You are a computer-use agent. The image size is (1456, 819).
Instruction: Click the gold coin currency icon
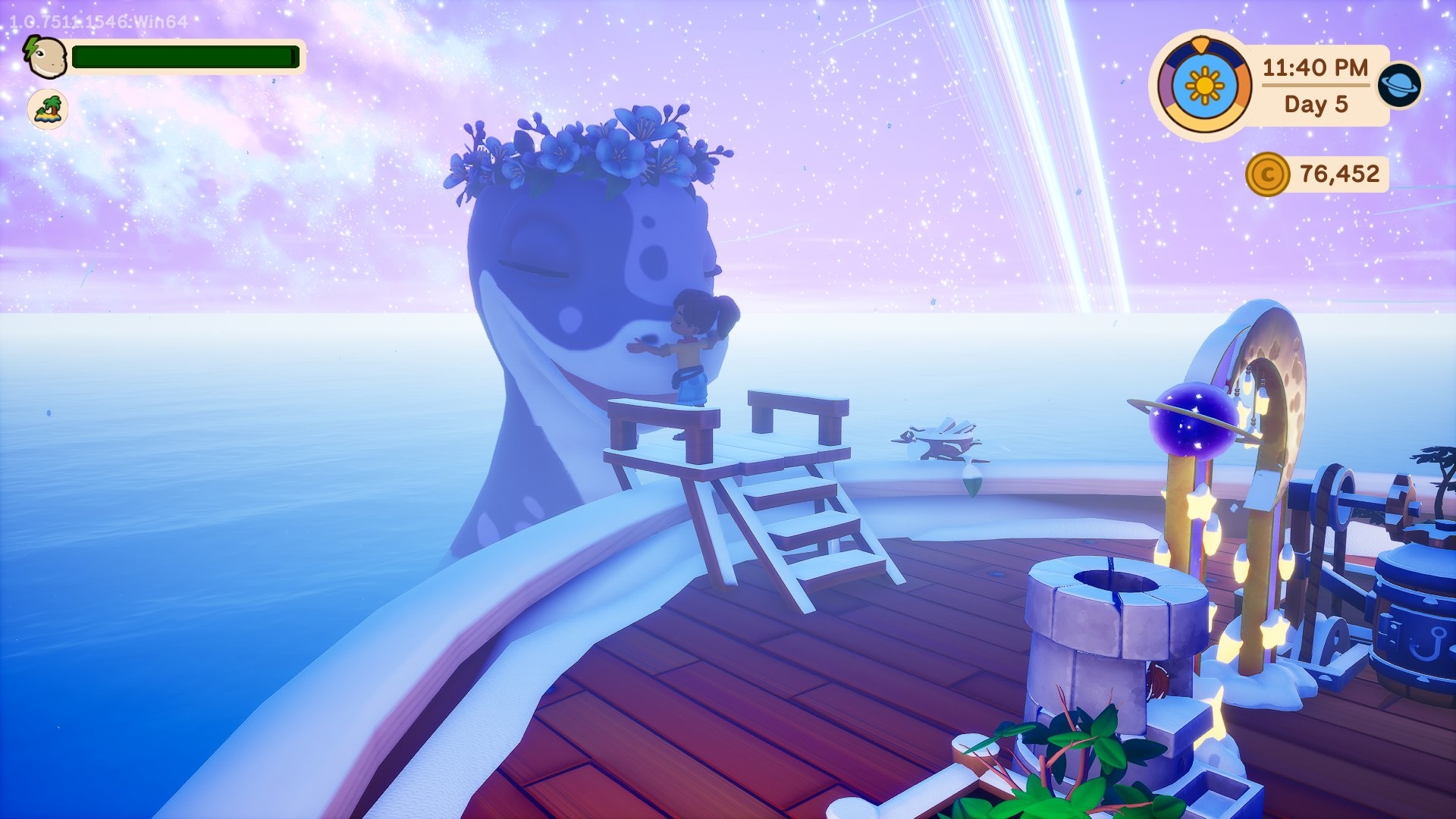[x=1266, y=174]
